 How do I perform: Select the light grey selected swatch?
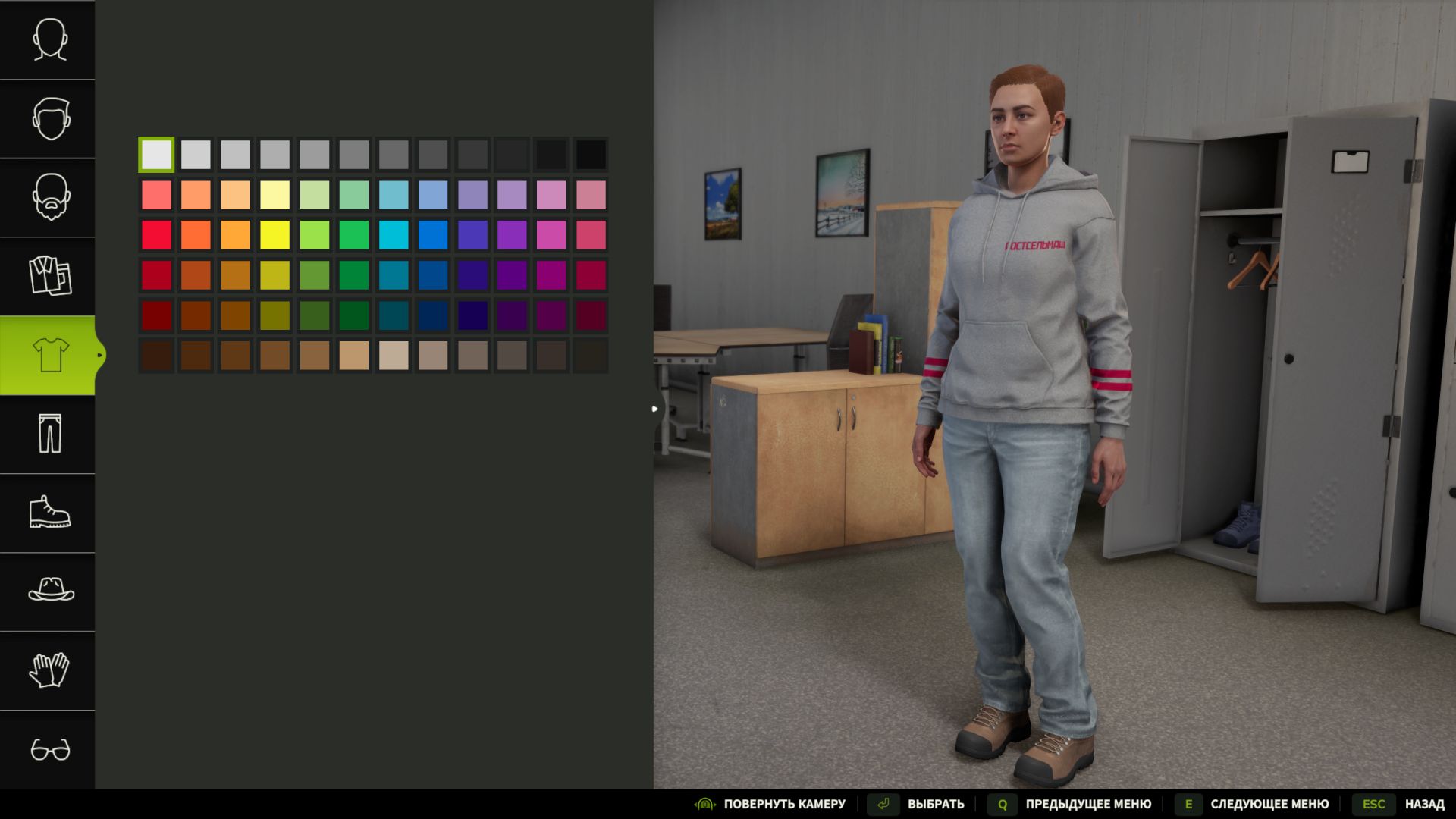point(156,154)
